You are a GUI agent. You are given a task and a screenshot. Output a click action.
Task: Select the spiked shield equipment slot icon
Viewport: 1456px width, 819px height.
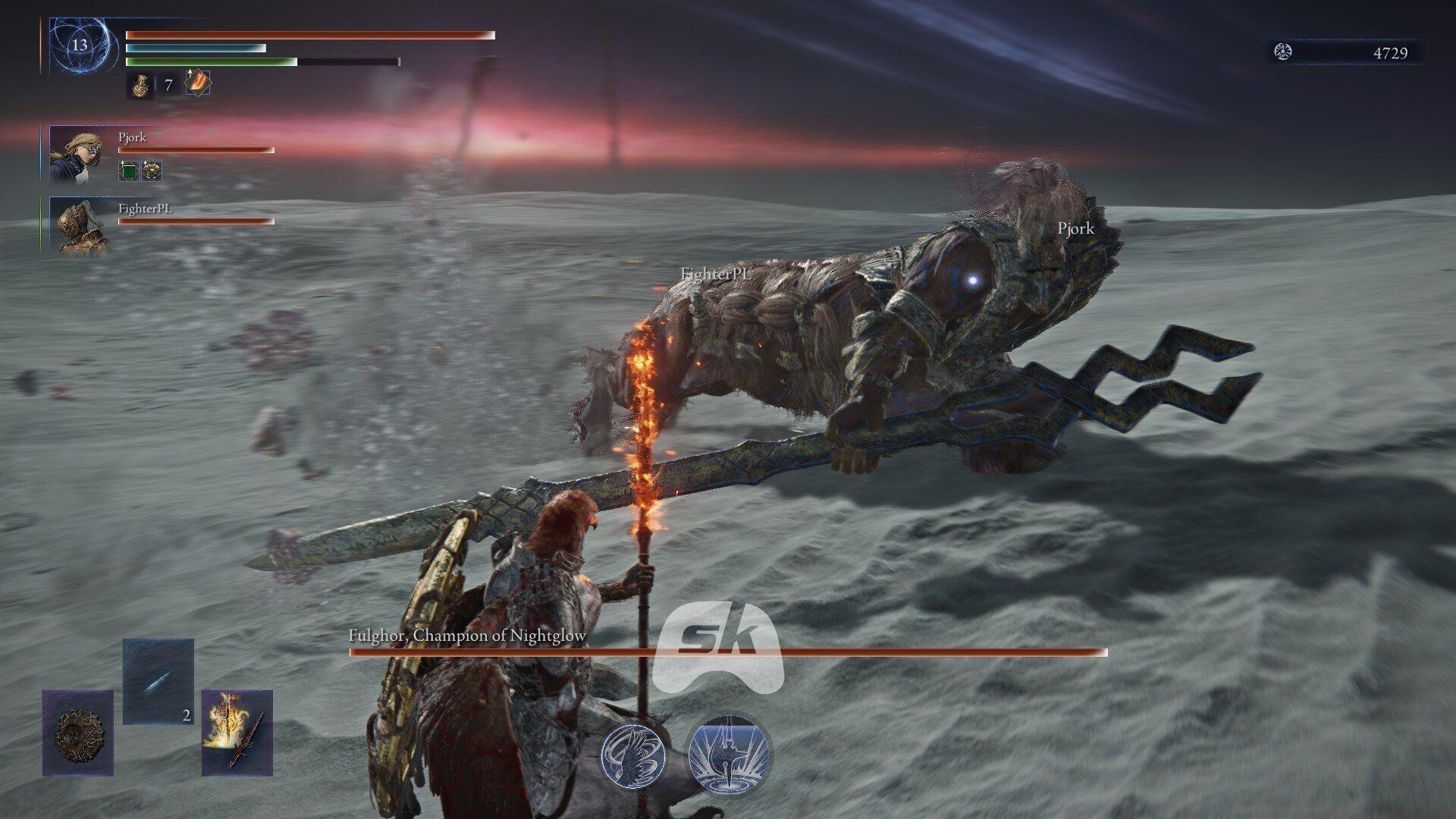[x=78, y=734]
